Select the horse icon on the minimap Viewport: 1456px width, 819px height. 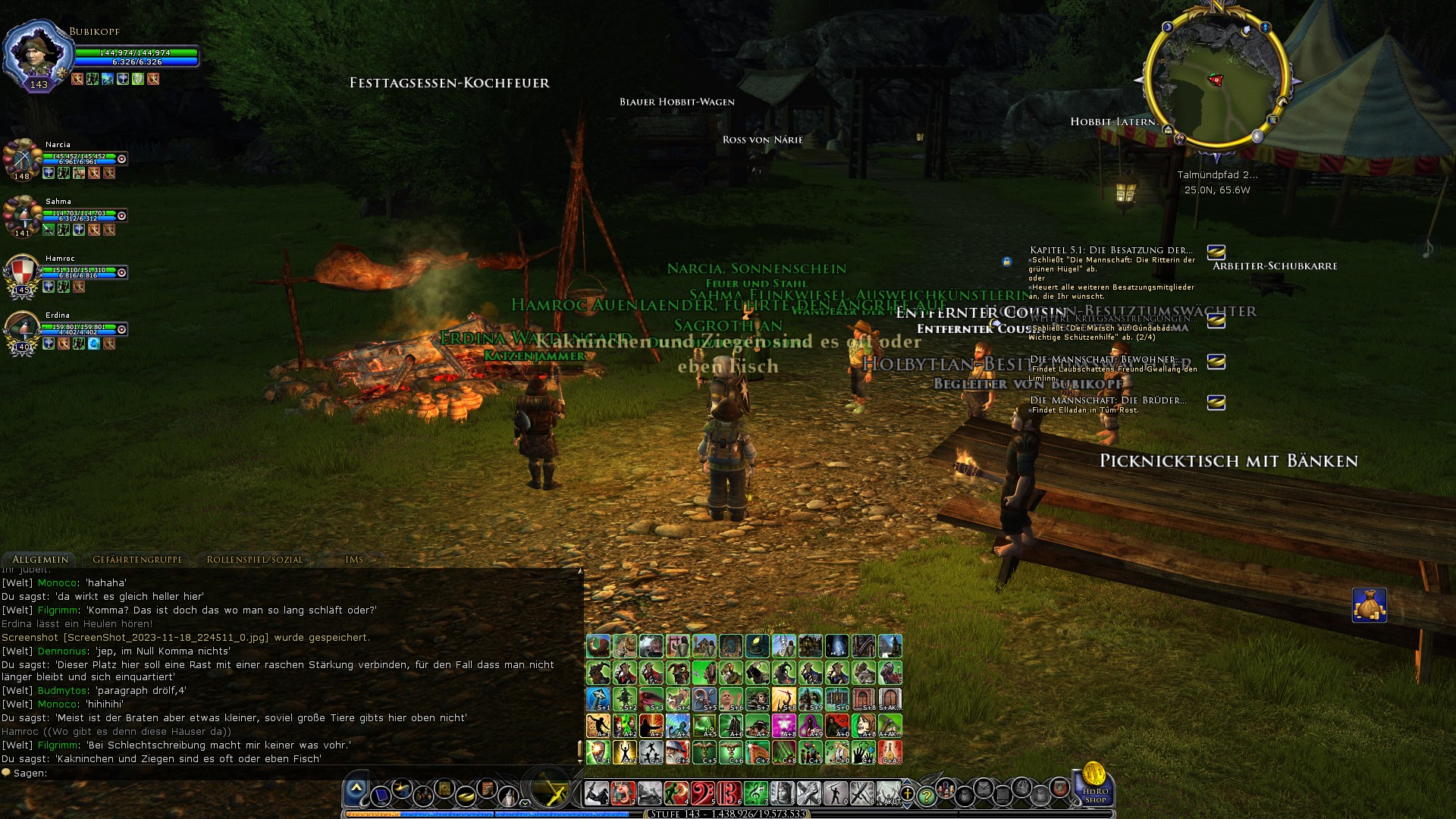pyautogui.click(x=1283, y=102)
